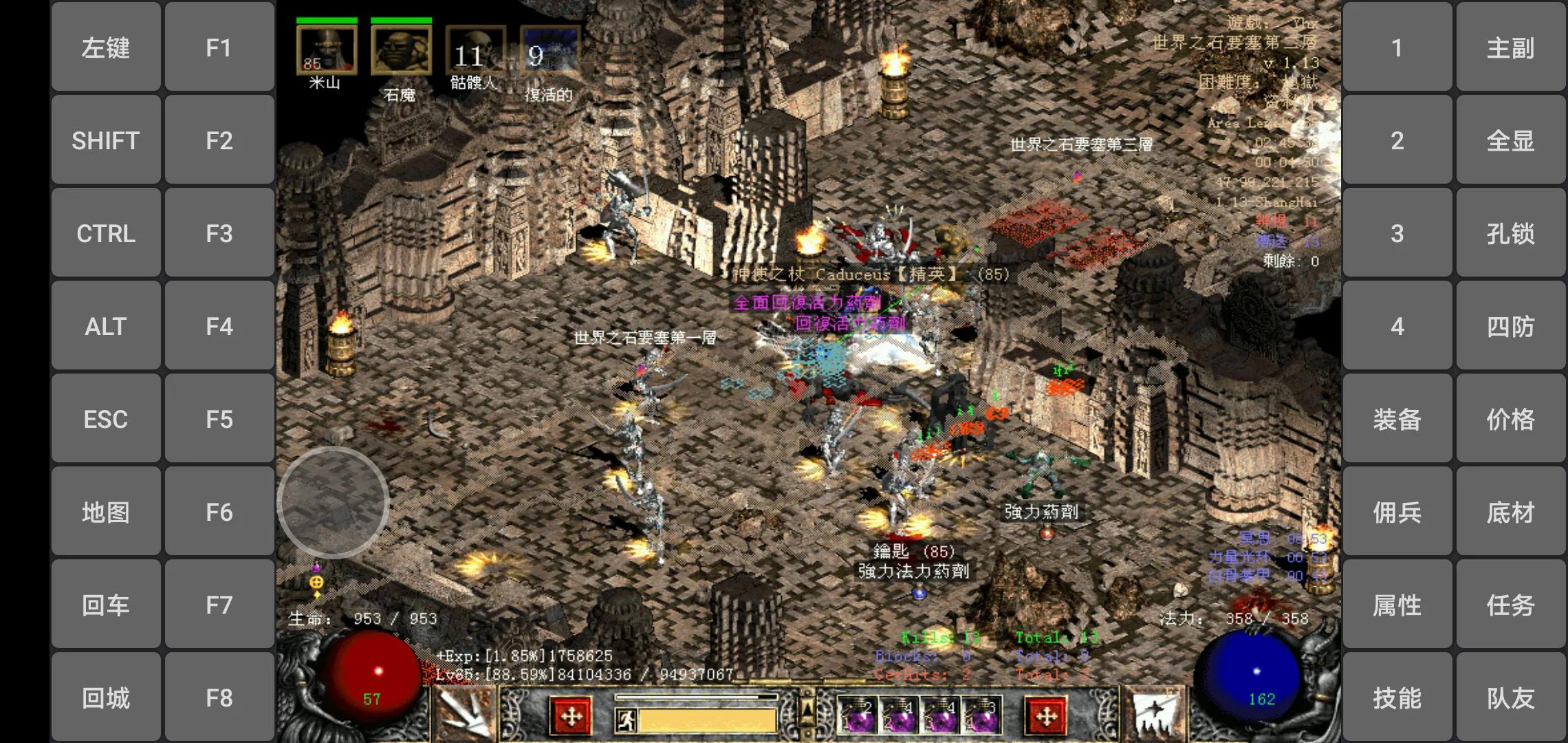
Task: Open the map with 地图 button
Action: tap(106, 512)
